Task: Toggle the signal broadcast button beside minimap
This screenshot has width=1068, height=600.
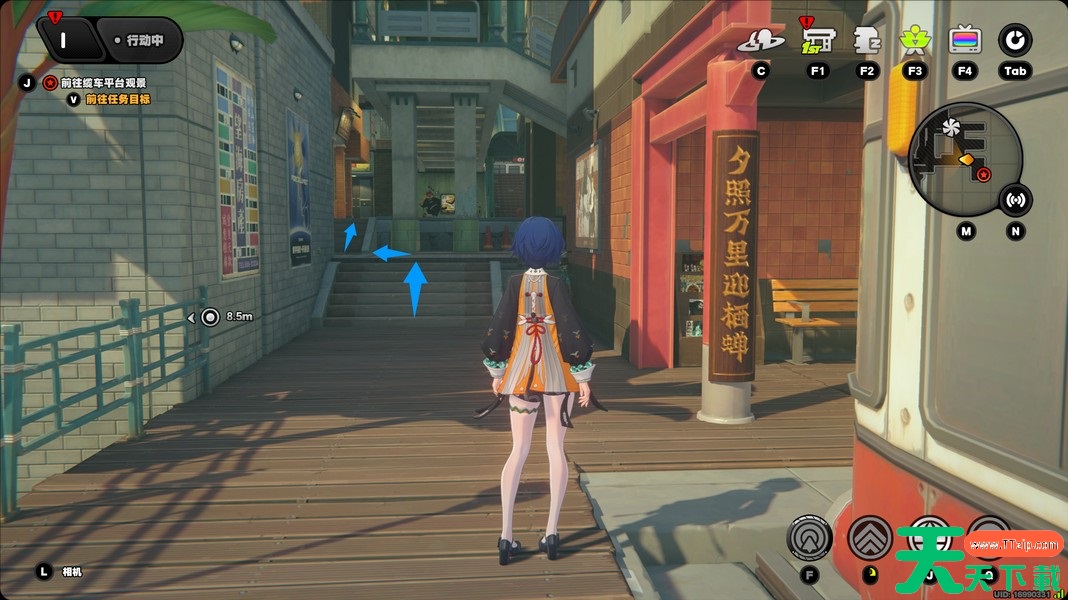Action: tap(1016, 200)
